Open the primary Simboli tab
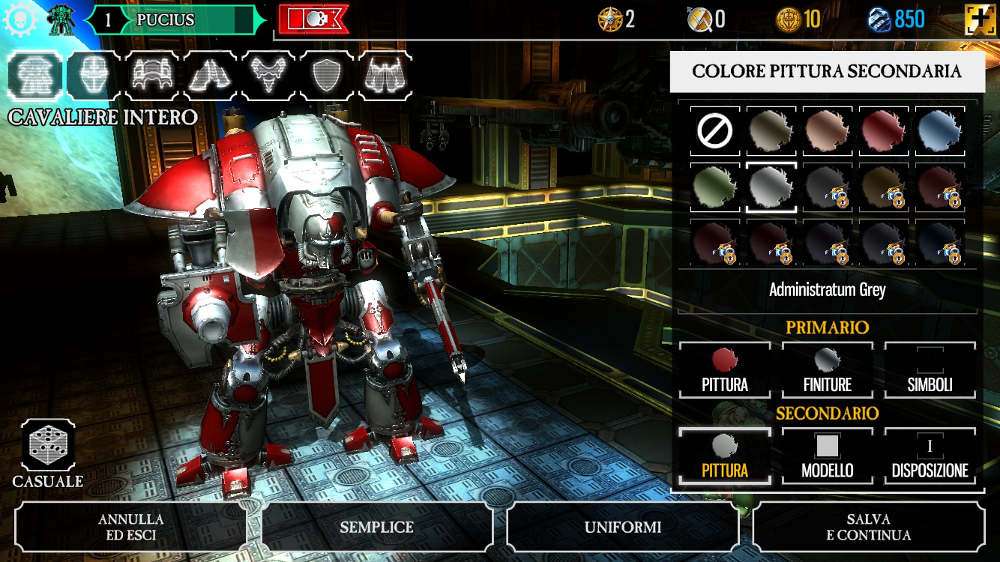Screen dimensions: 1000x562 (x=930, y=370)
